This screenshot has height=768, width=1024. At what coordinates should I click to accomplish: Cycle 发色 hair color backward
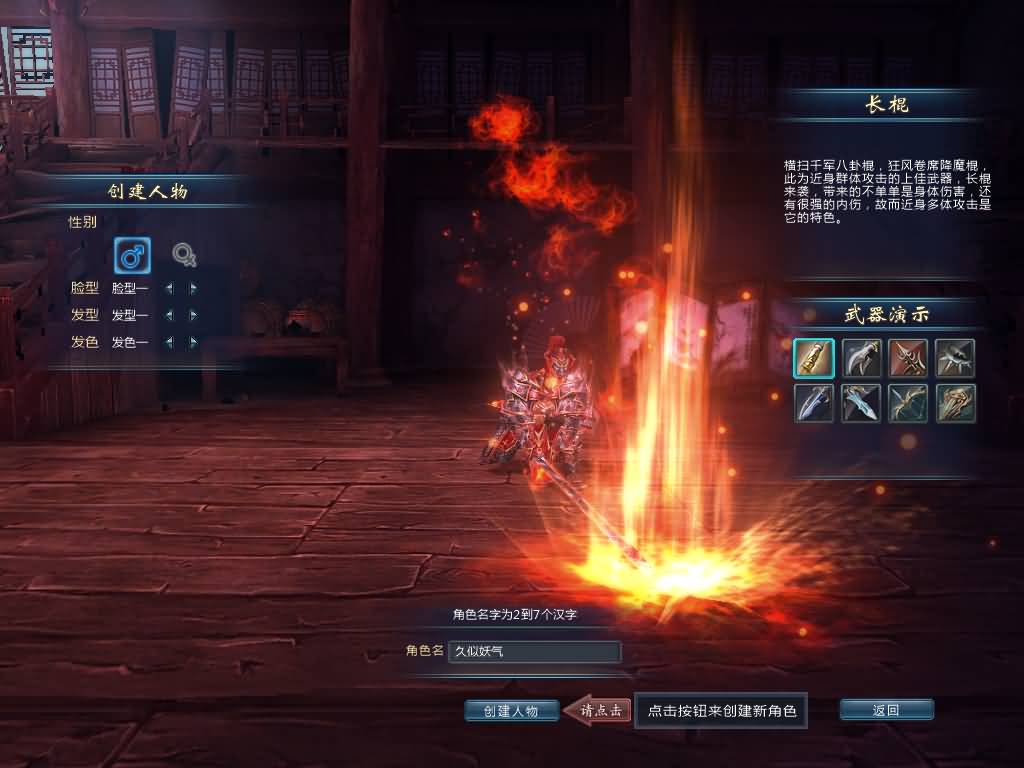(168, 342)
